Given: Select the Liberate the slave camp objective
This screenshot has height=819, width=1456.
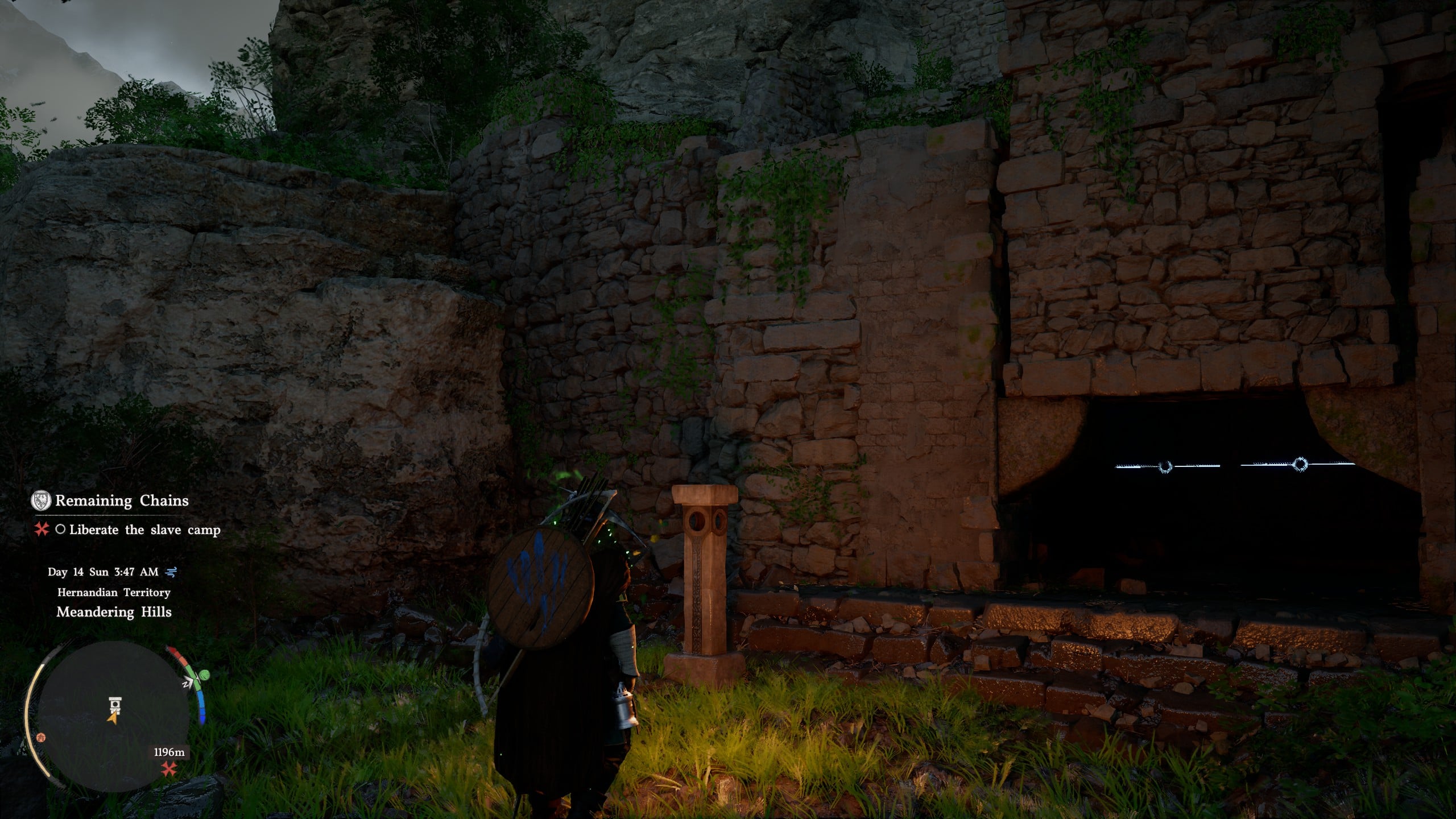Looking at the screenshot, I should pos(144,530).
